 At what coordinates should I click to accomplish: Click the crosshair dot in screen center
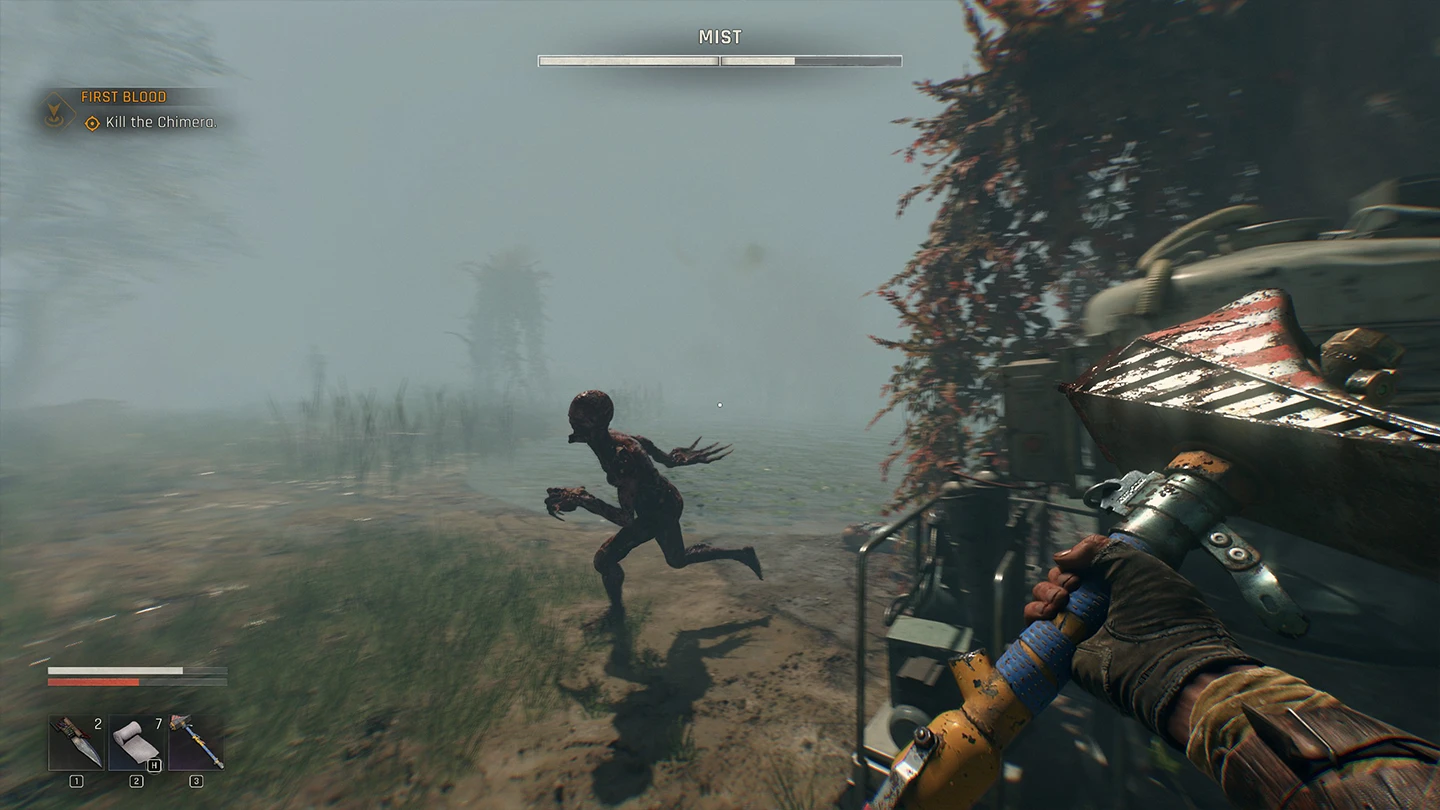tap(719, 404)
